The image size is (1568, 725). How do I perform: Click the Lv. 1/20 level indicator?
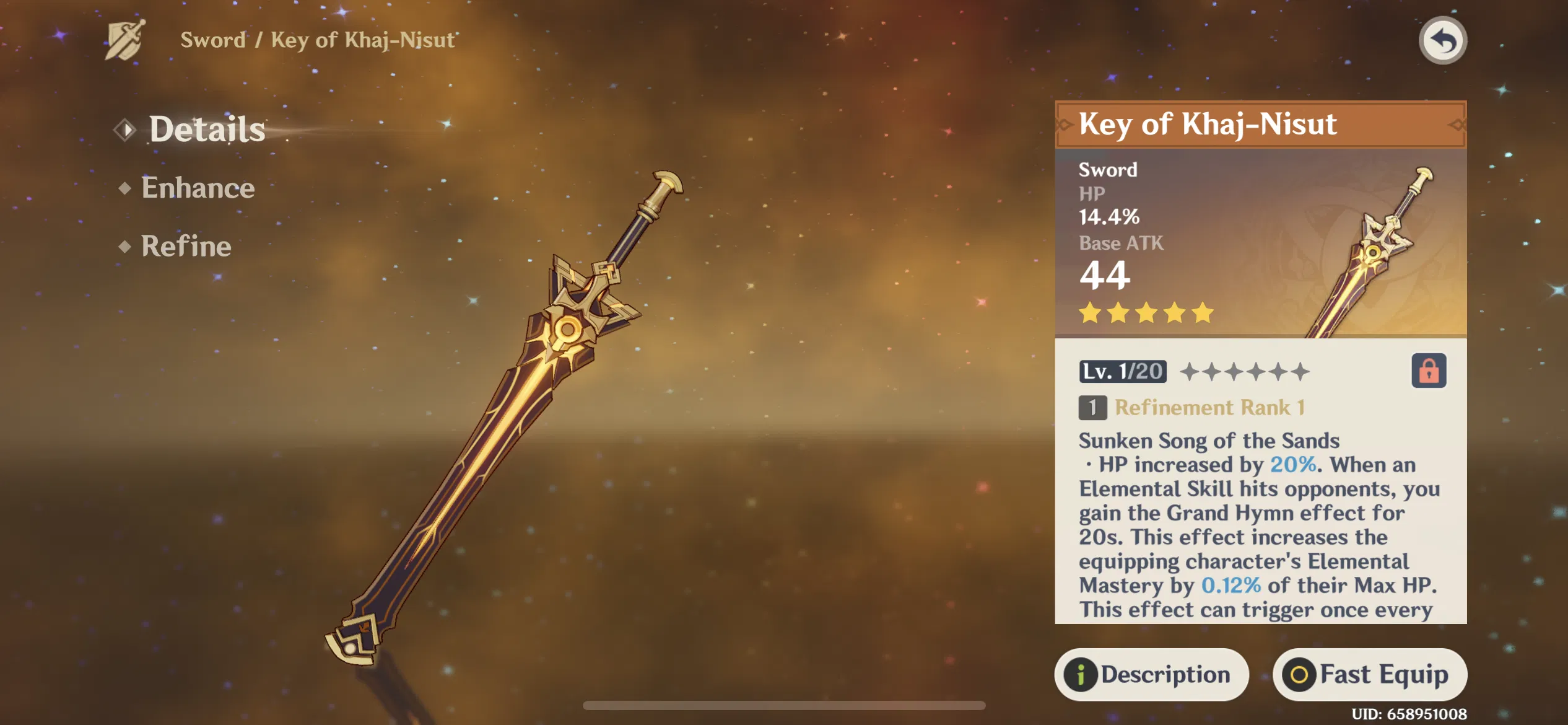(1122, 372)
